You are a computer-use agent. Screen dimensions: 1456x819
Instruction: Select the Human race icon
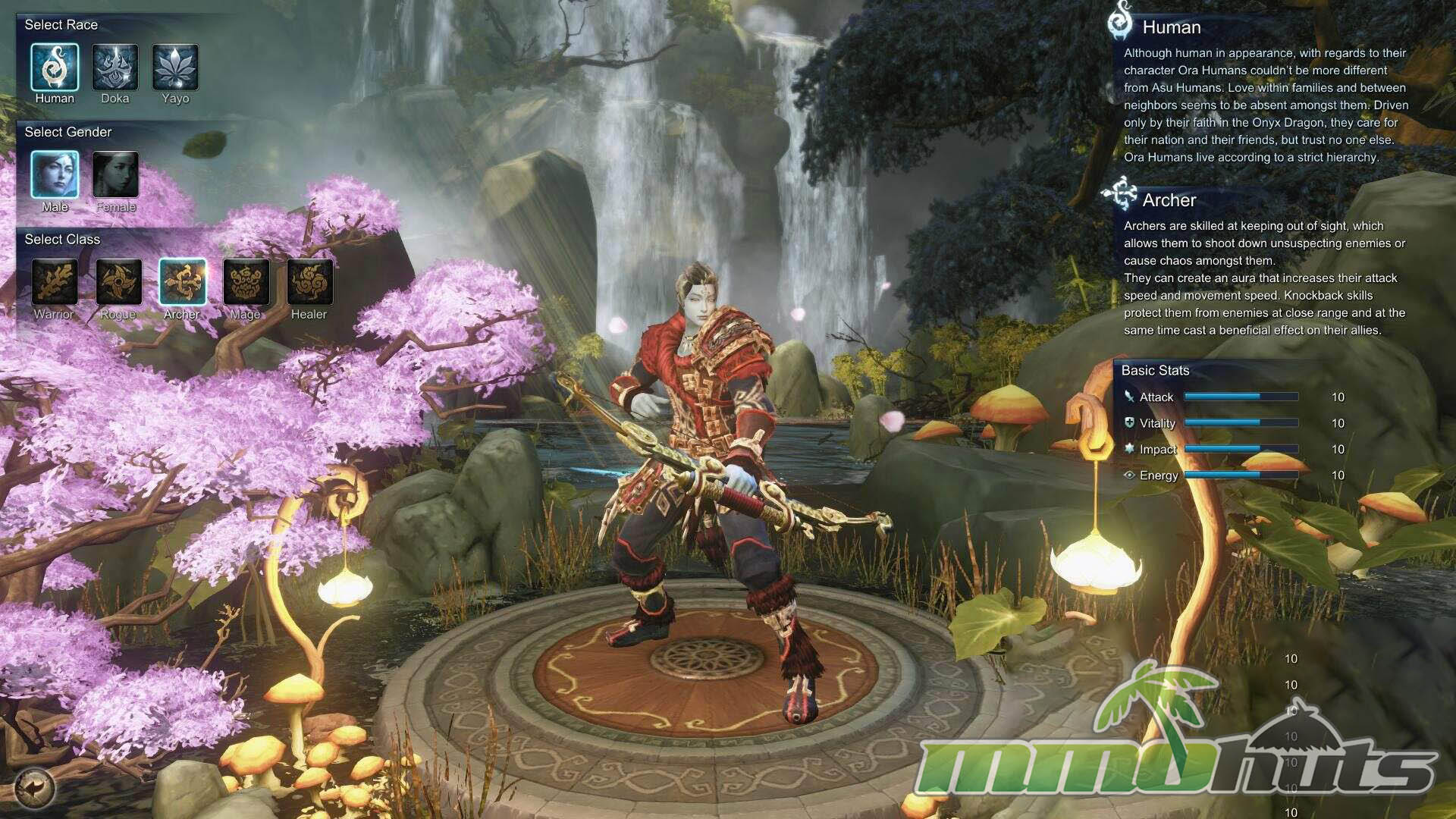click(55, 67)
